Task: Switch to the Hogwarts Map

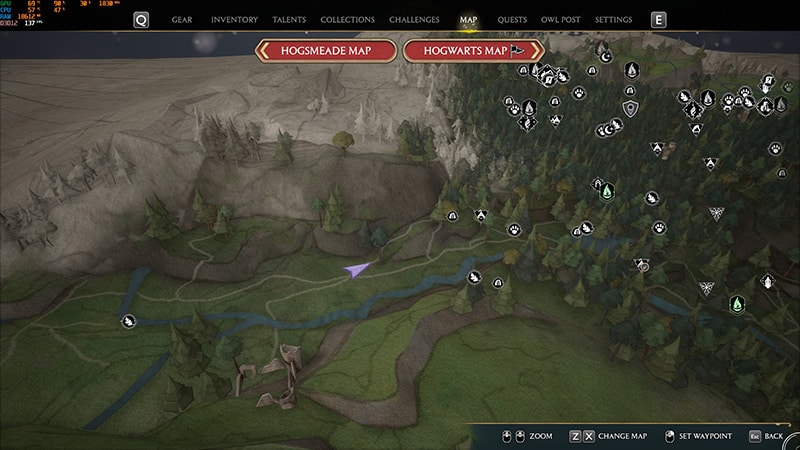Action: (473, 51)
